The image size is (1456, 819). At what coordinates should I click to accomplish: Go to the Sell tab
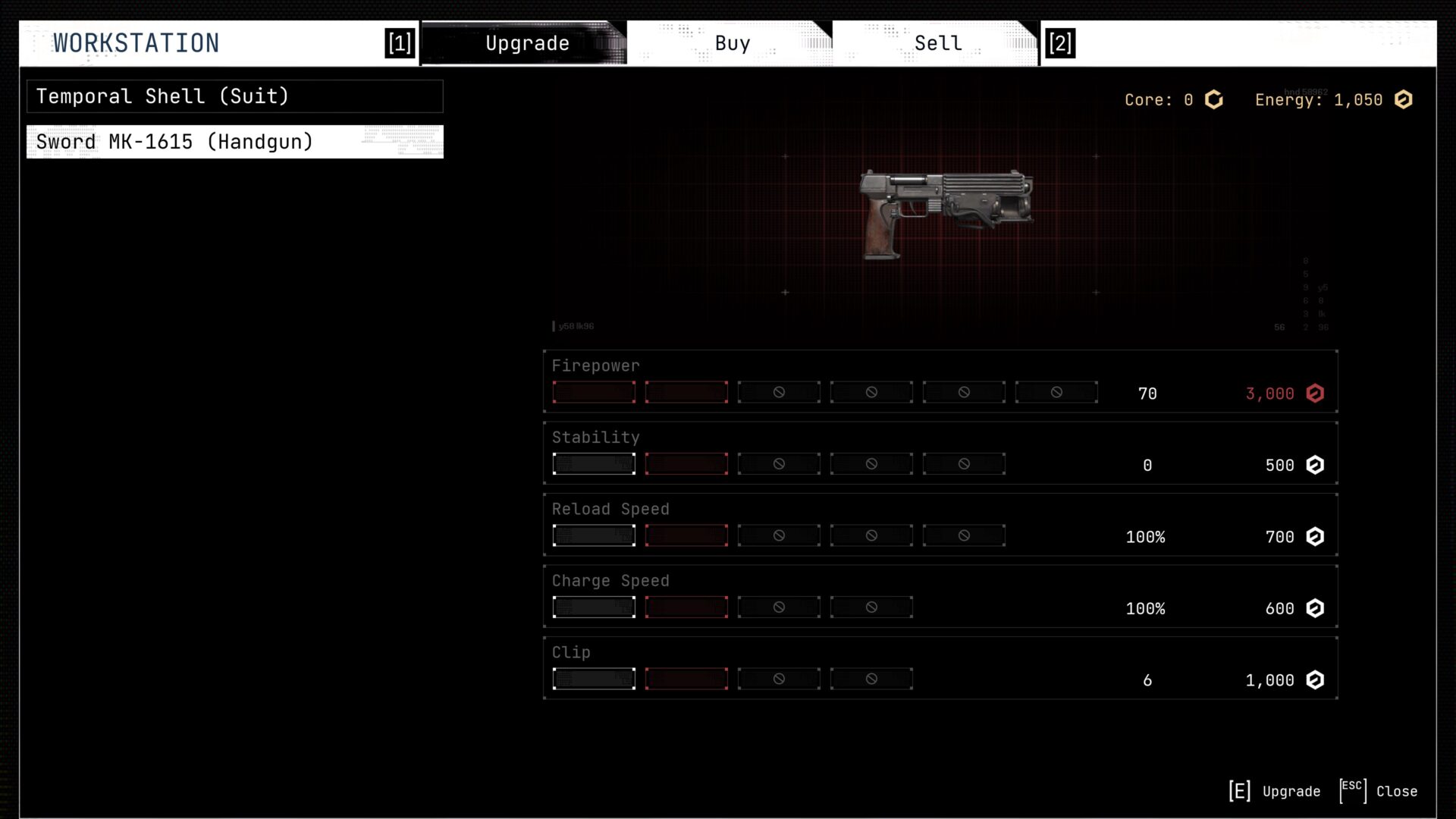(x=937, y=43)
